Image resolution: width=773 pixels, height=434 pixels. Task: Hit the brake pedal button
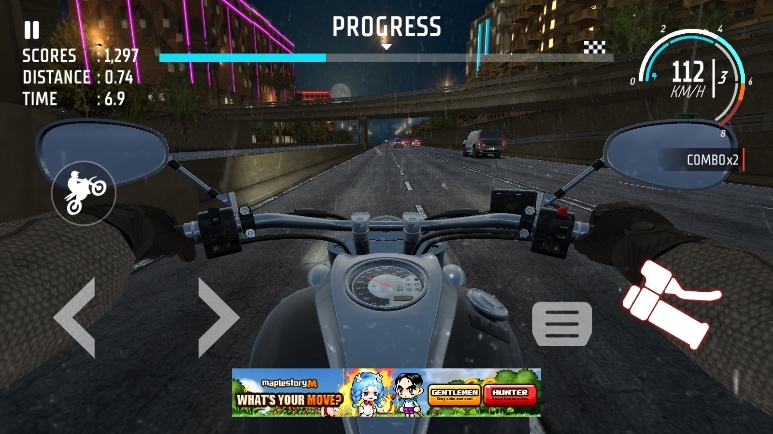(x=562, y=324)
